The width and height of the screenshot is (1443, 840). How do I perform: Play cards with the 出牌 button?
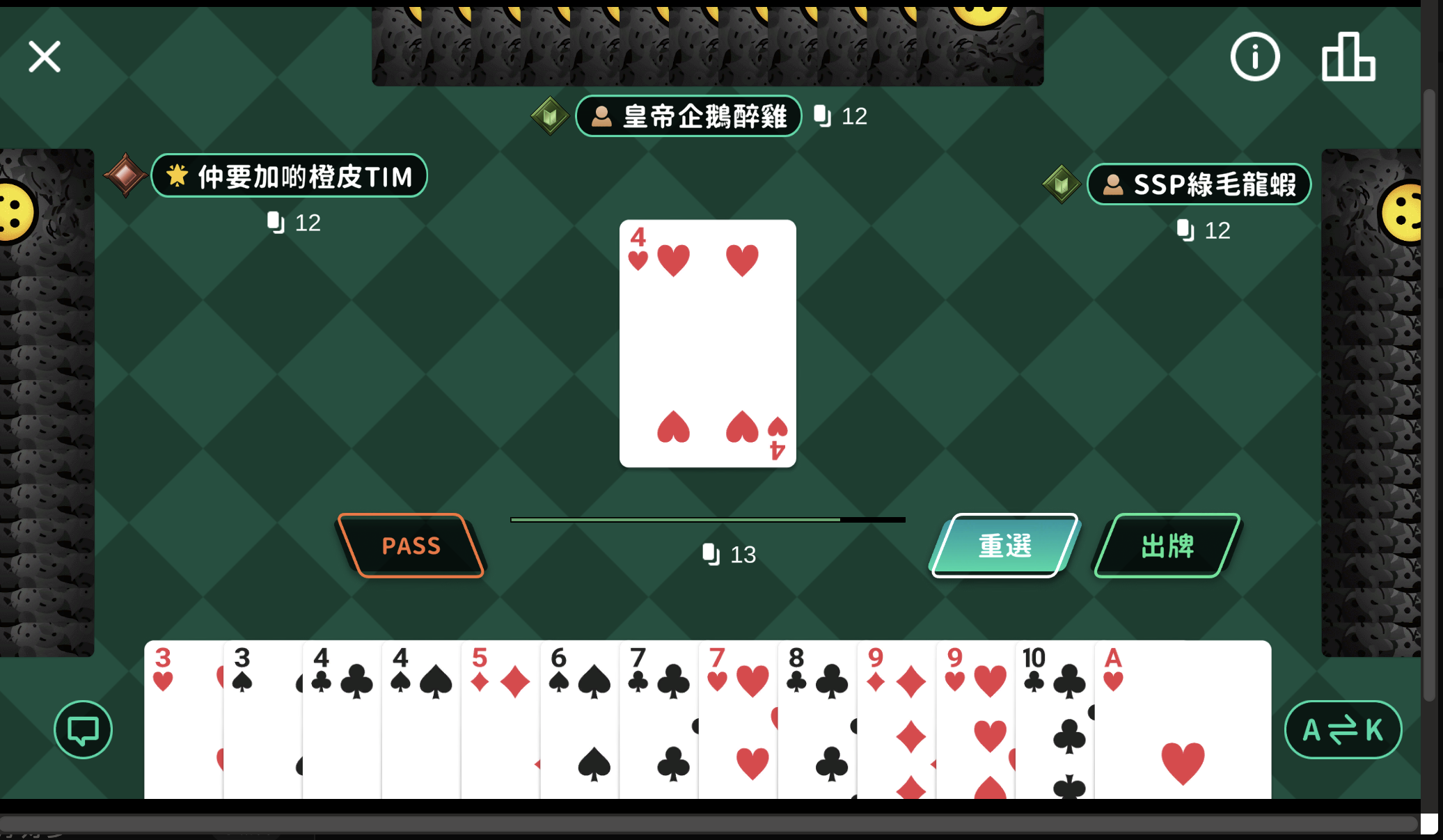1167,546
